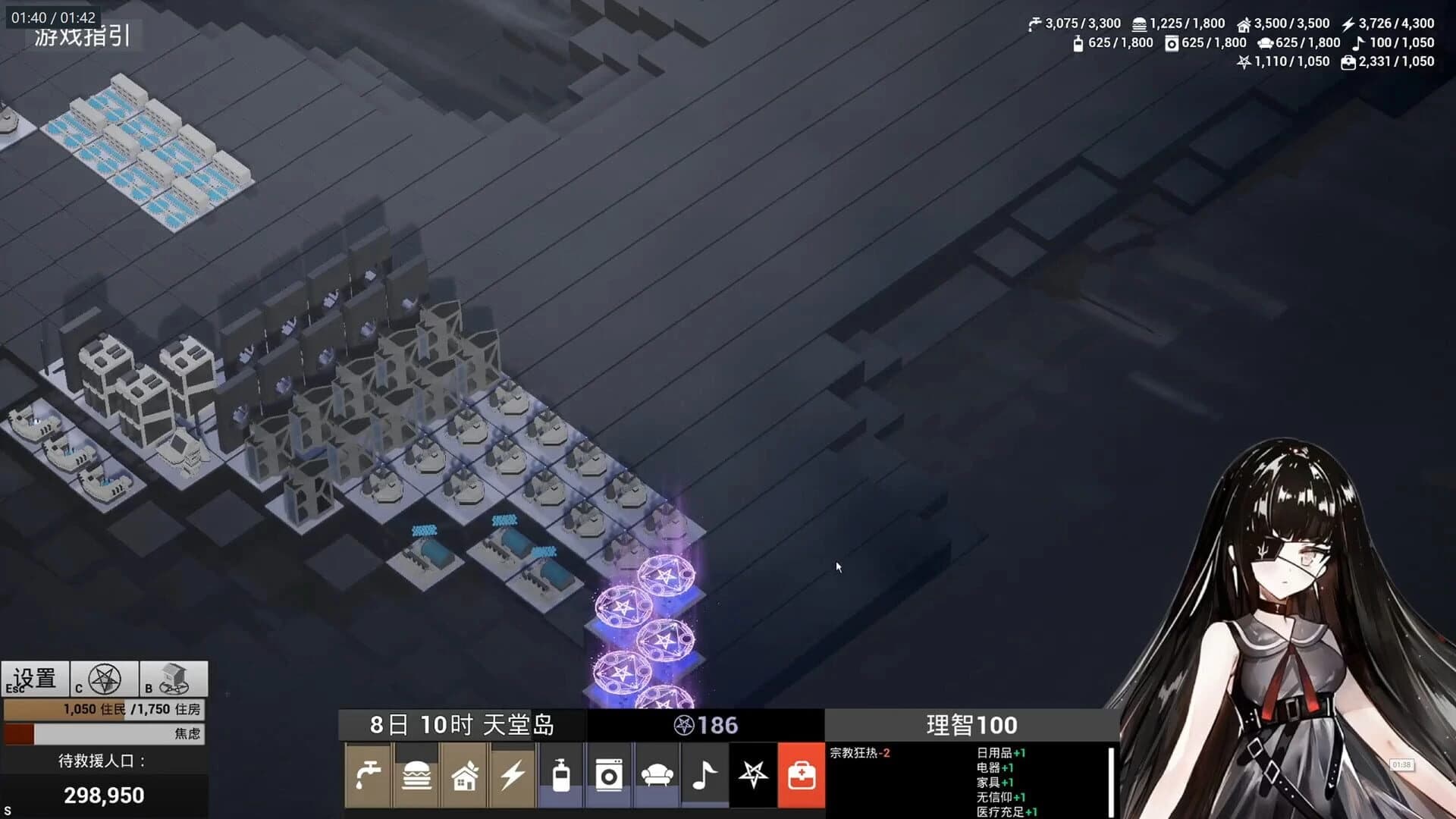The width and height of the screenshot is (1456, 819).
Task: Click the 焦虑 anxiety progress bar
Action: click(x=102, y=733)
